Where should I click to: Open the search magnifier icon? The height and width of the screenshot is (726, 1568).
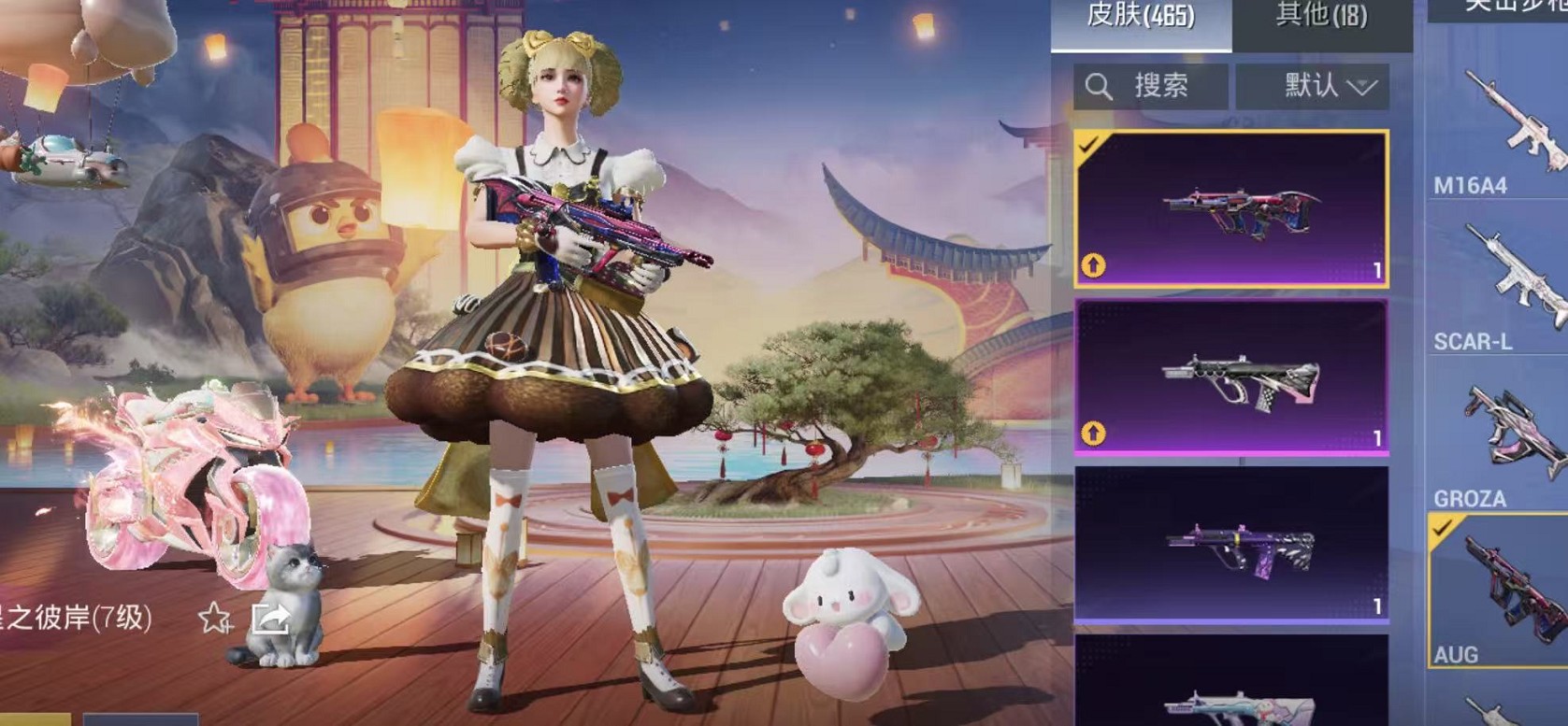pos(1099,87)
